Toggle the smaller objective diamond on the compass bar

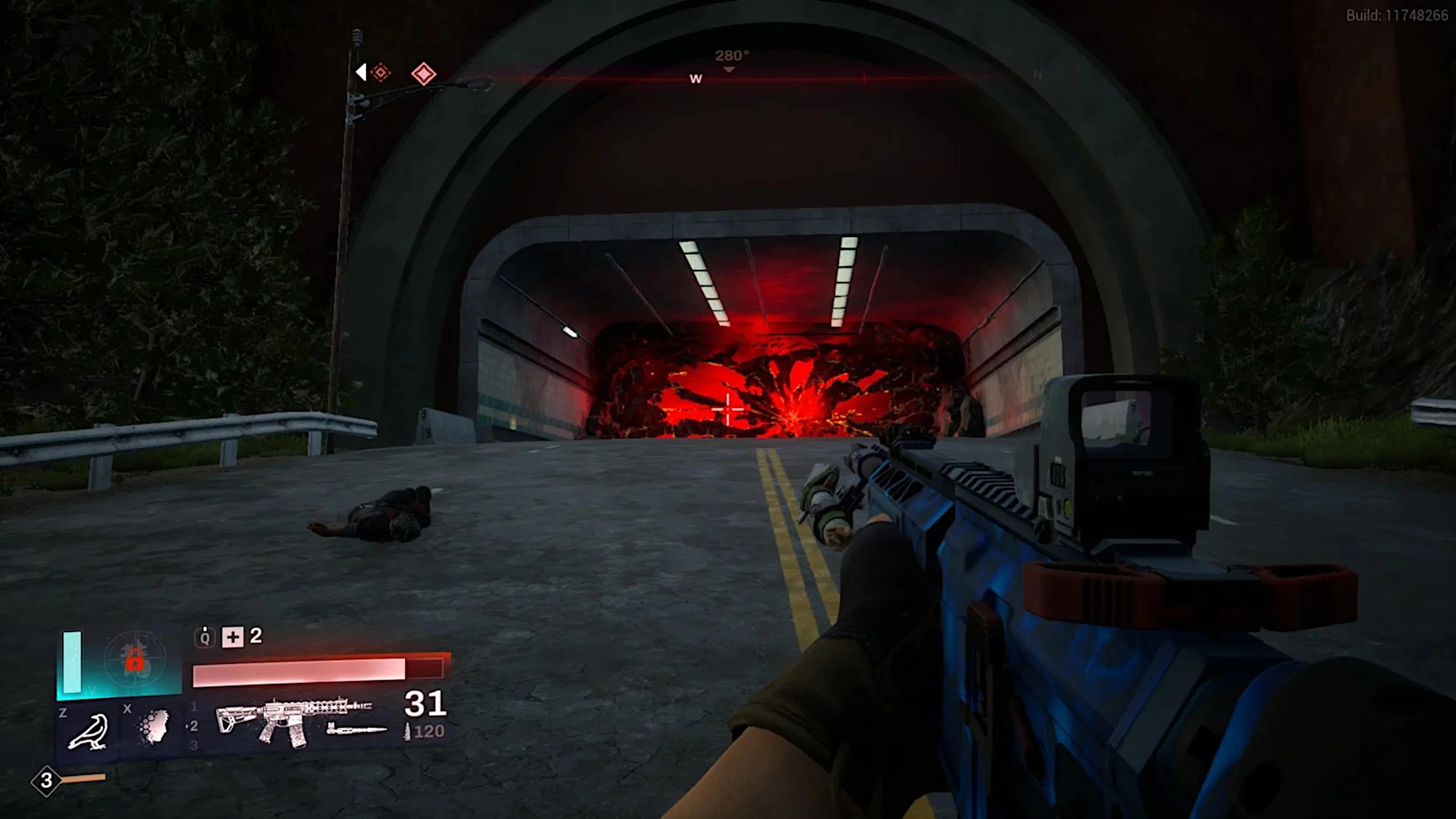click(380, 72)
